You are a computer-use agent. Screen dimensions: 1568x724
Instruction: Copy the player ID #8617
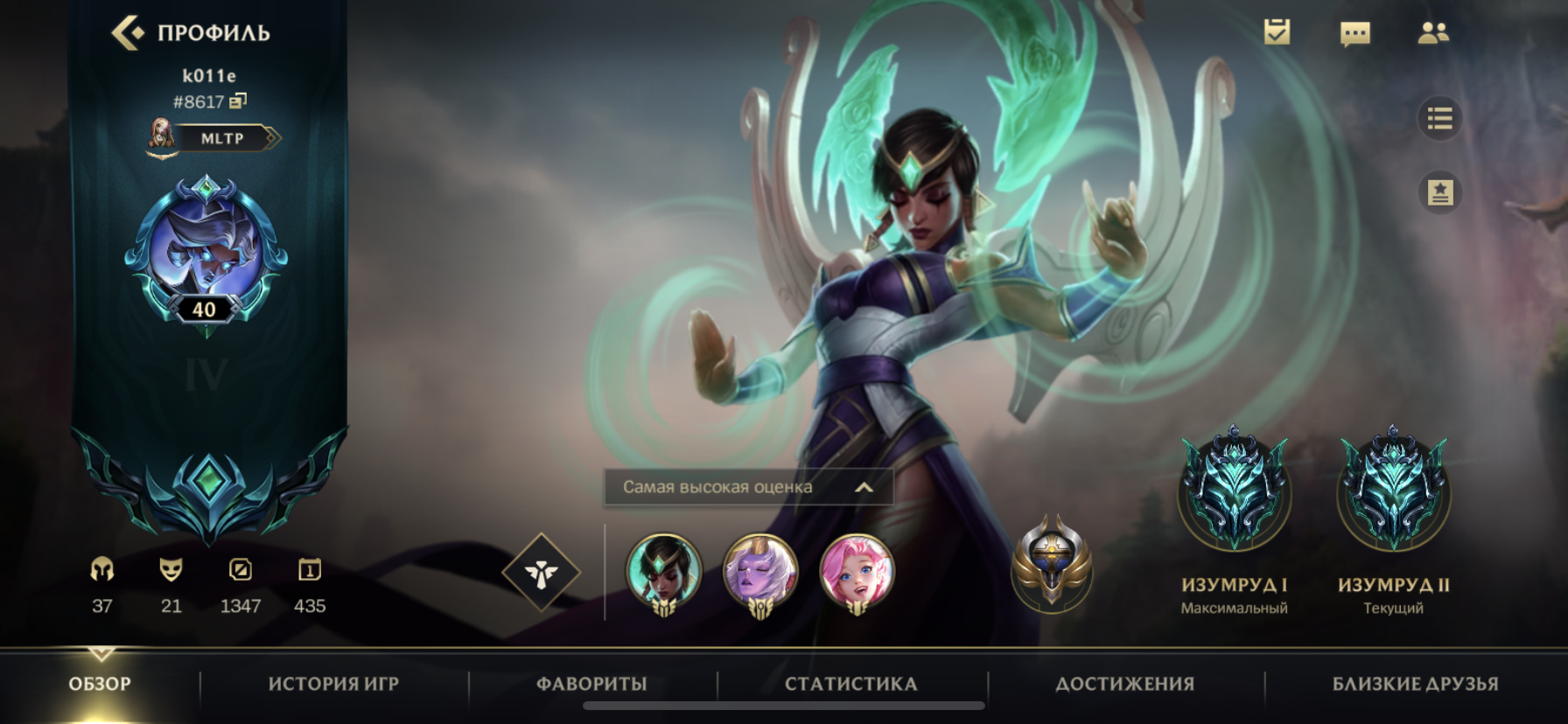coord(238,101)
